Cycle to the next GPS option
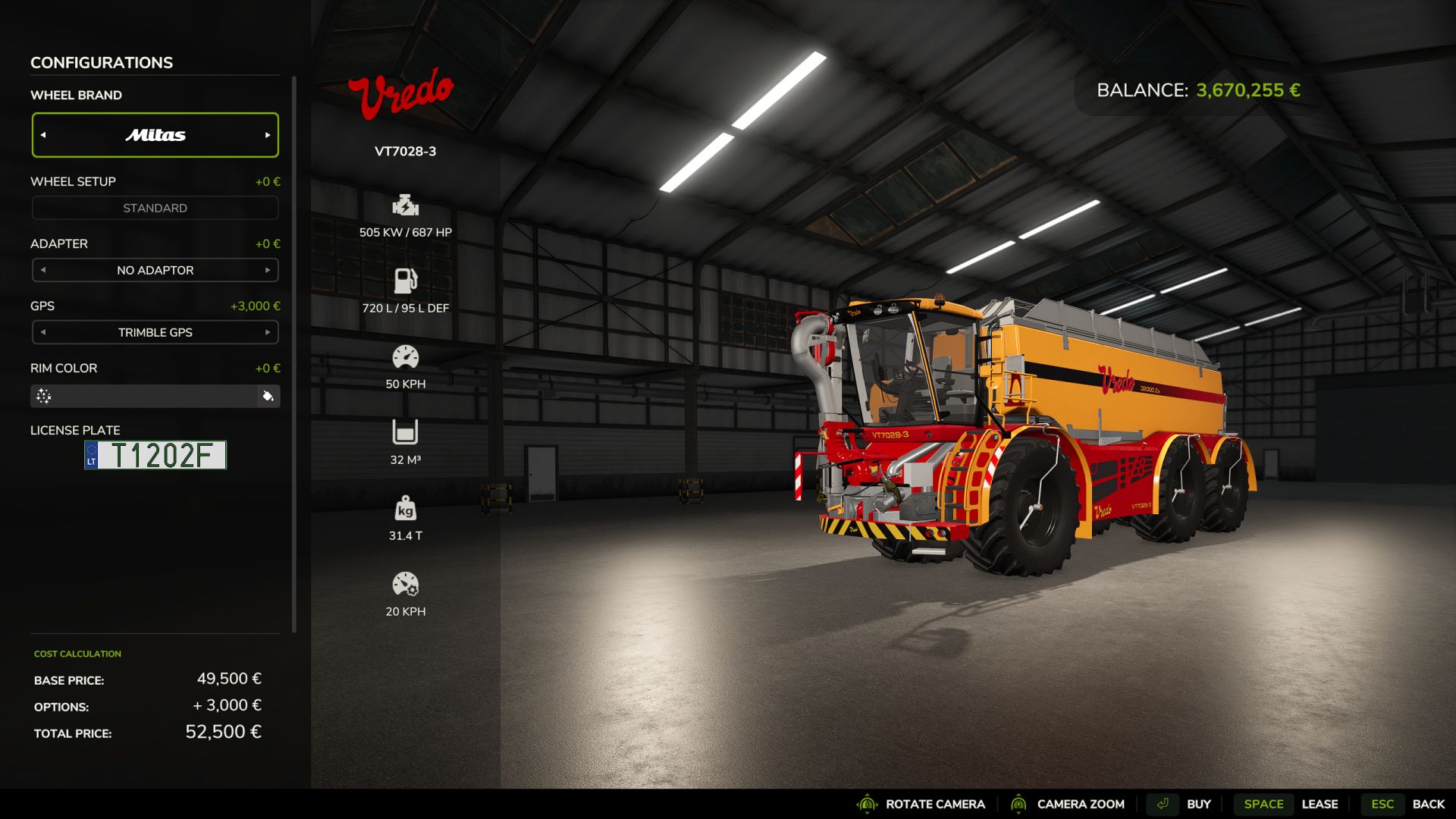The width and height of the screenshot is (1456, 819). [267, 332]
